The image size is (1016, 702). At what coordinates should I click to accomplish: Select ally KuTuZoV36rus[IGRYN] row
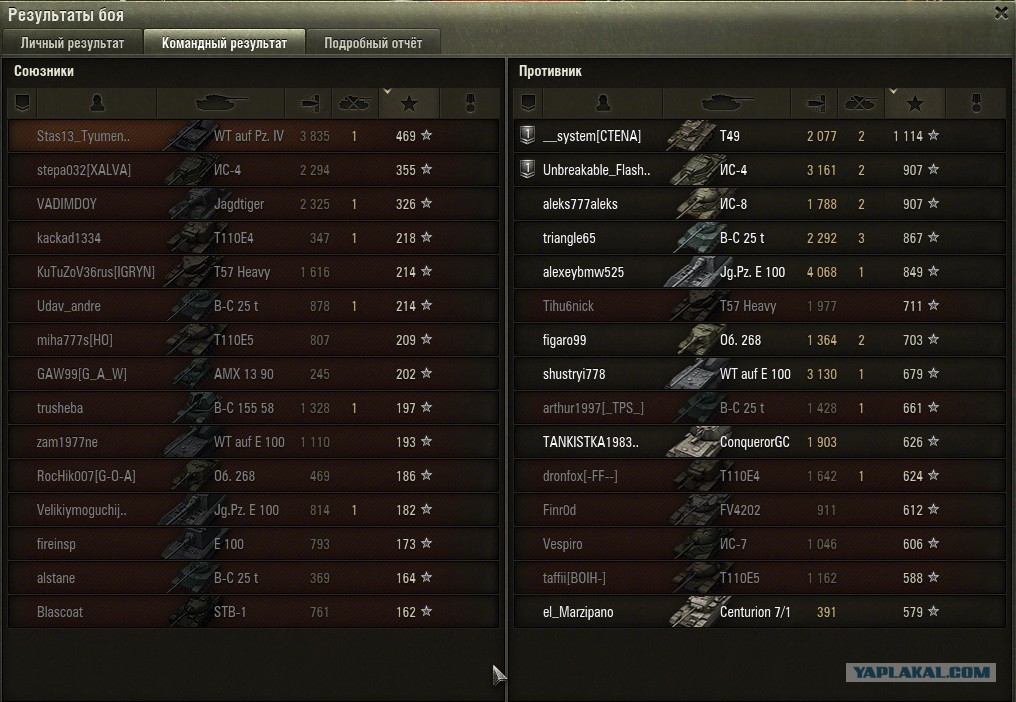[252, 272]
